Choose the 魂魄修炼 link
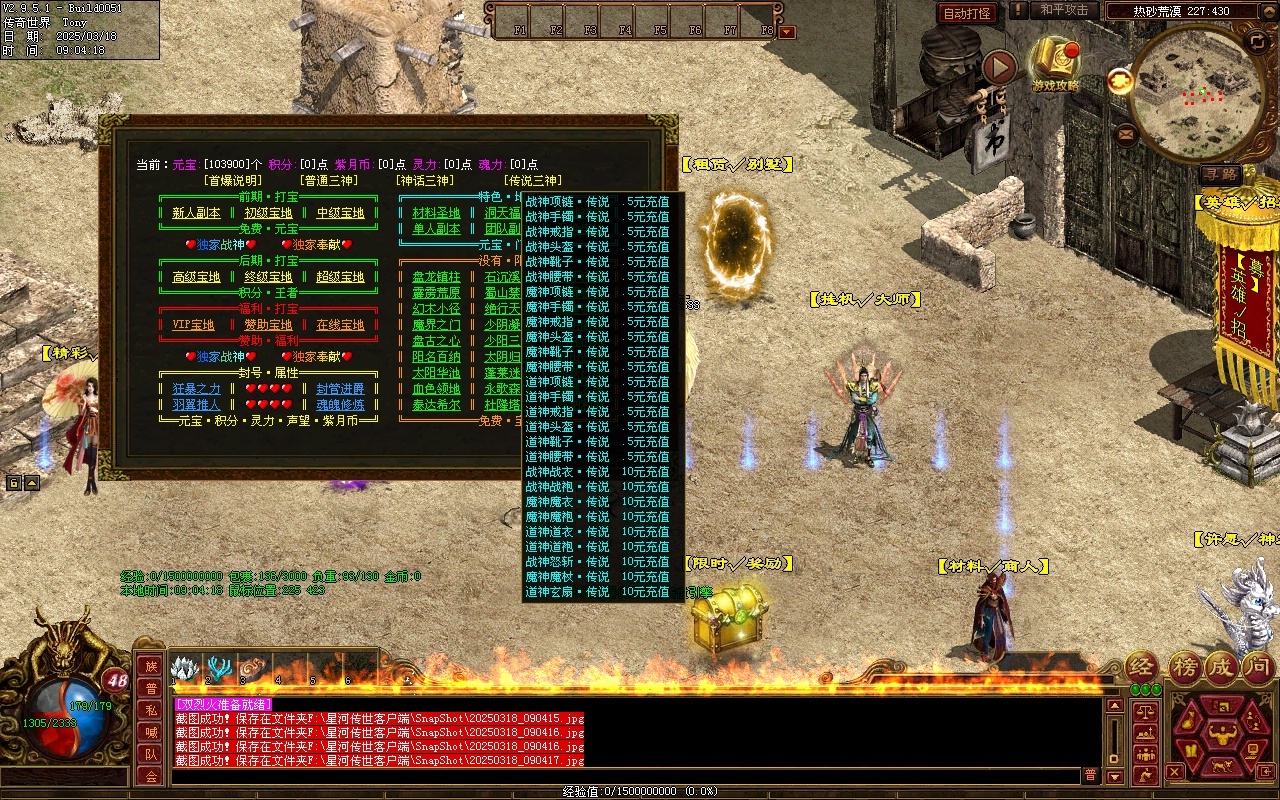Viewport: 1280px width, 800px height. pyautogui.click(x=340, y=405)
